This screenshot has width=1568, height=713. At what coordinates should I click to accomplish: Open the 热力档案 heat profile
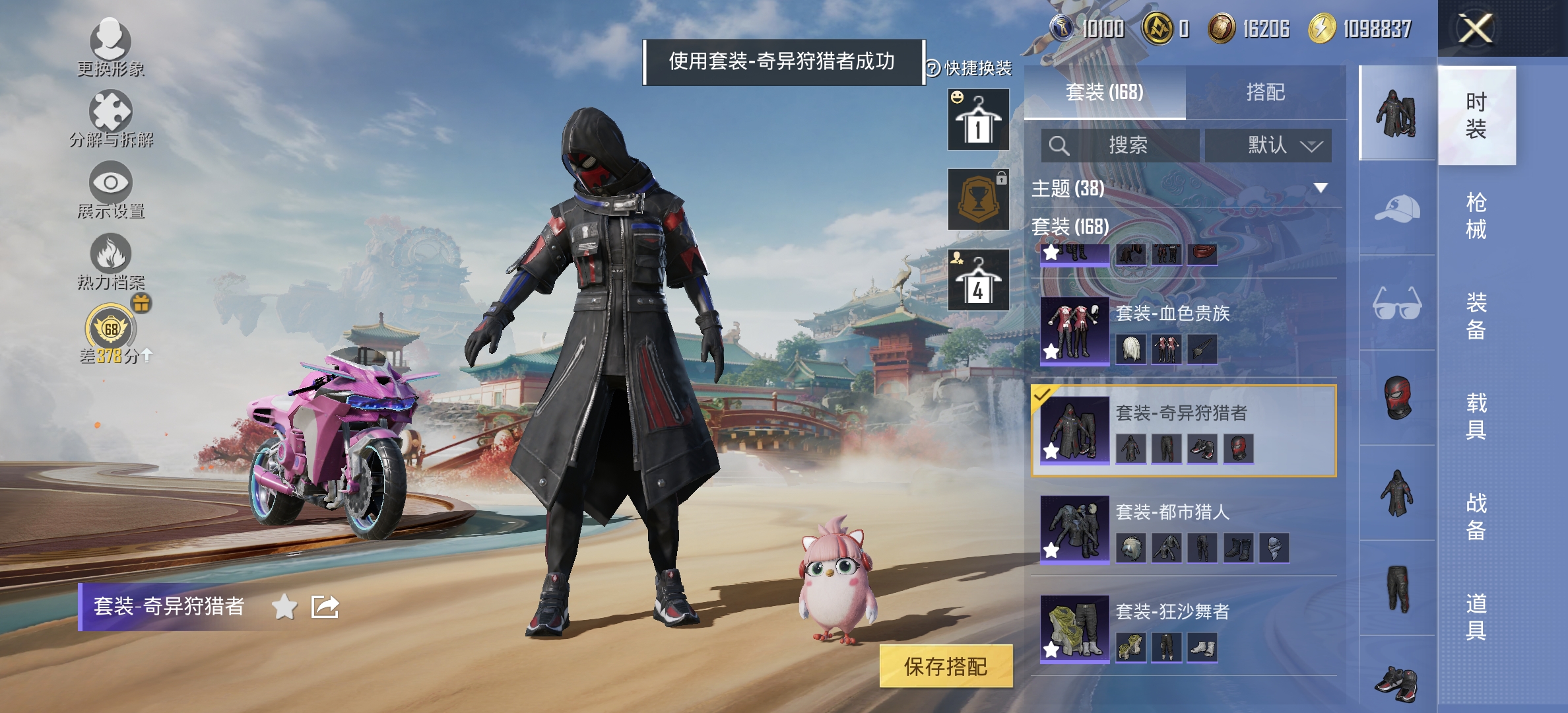click(112, 257)
